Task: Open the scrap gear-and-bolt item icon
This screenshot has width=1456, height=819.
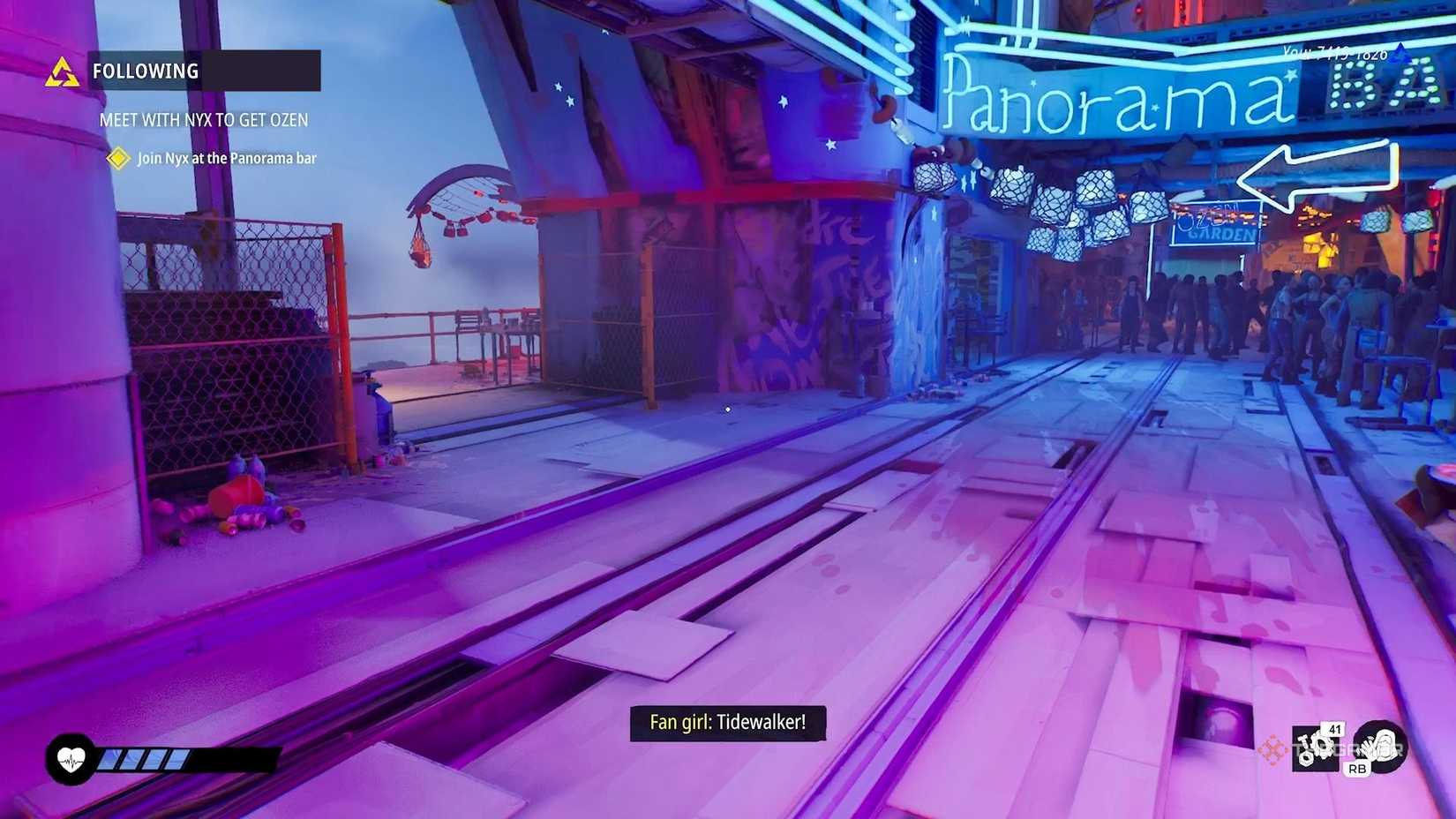Action: tap(1315, 748)
